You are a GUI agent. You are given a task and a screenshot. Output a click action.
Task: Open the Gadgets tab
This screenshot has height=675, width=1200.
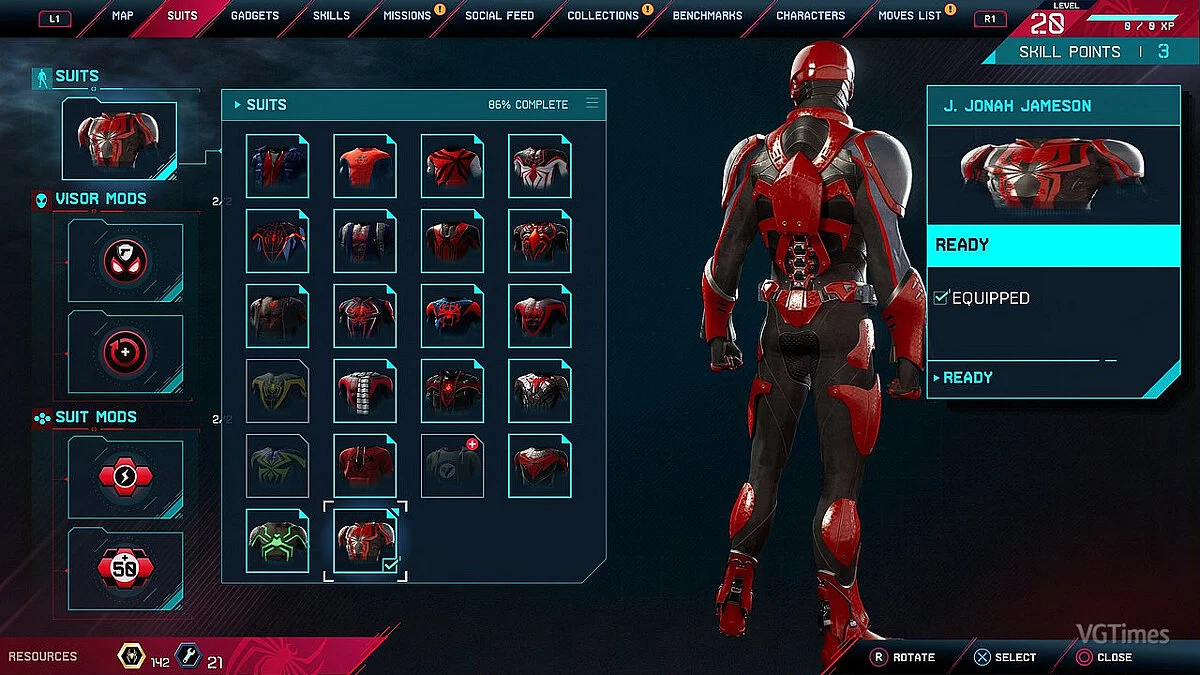click(x=255, y=16)
